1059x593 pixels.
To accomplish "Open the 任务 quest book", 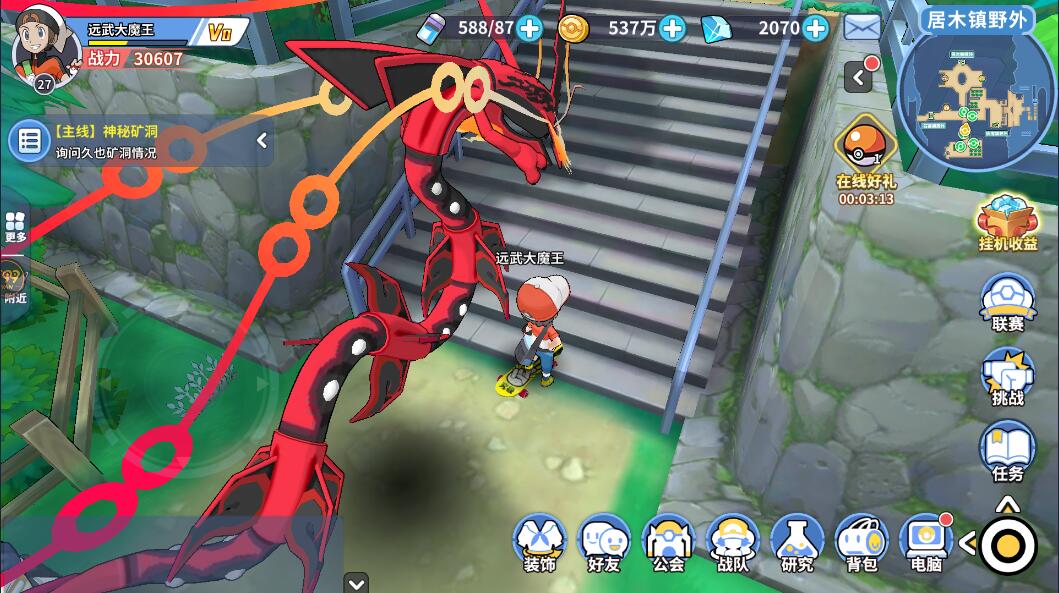I will (x=1007, y=451).
